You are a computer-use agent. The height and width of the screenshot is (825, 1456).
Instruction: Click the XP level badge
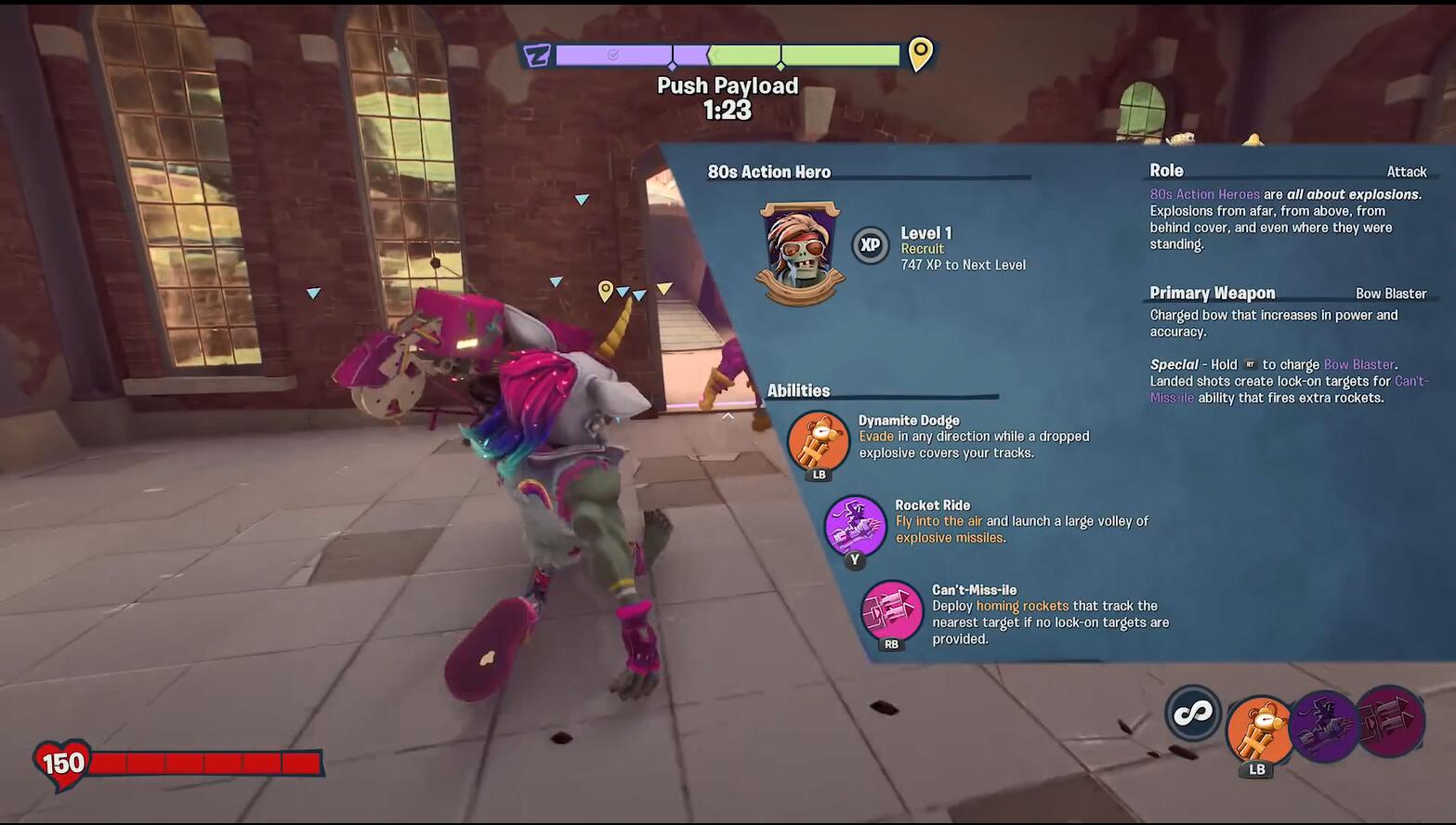pyautogui.click(x=871, y=245)
